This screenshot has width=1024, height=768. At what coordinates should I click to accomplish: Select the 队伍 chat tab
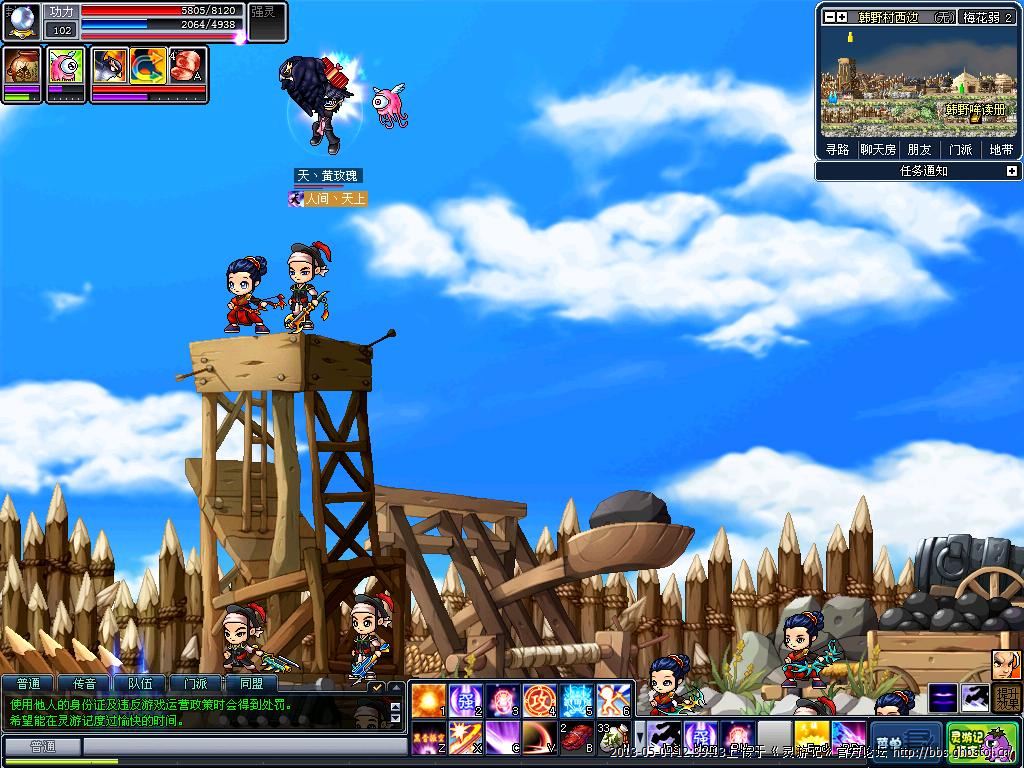[140, 684]
